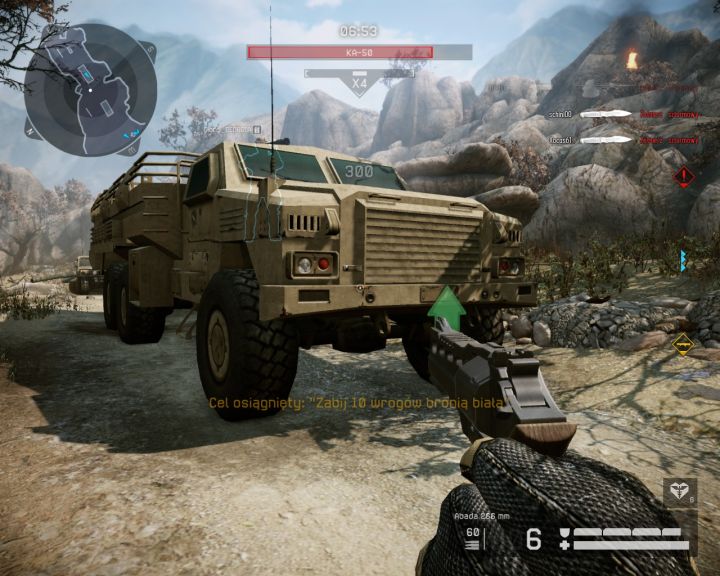Select the focus61 kill feed row
The image size is (720, 576).
[x=630, y=139]
